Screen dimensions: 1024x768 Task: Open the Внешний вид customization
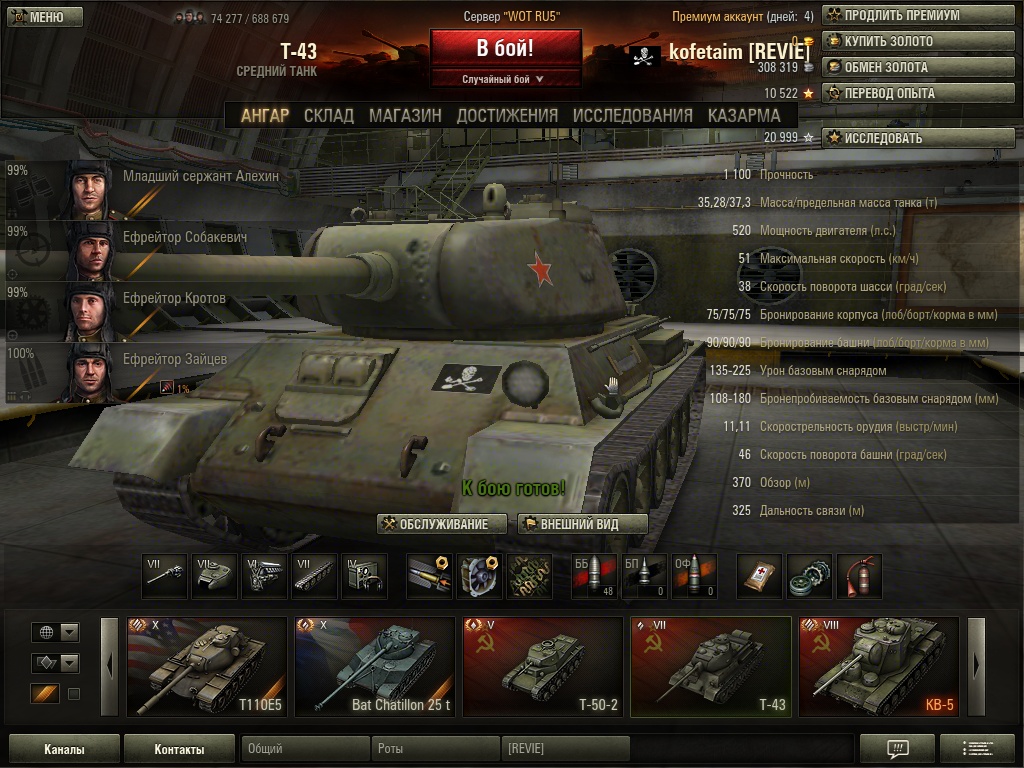[x=582, y=524]
